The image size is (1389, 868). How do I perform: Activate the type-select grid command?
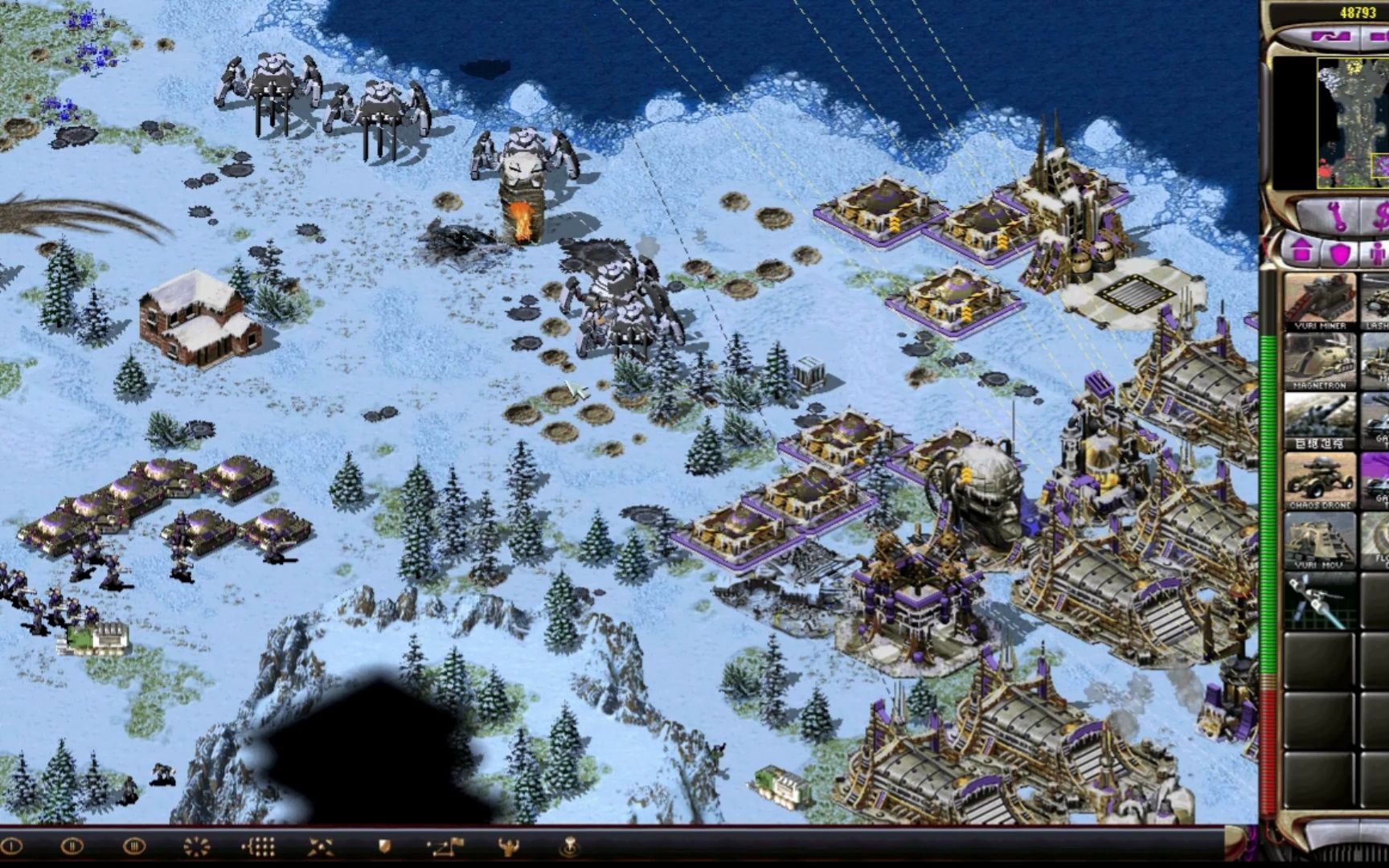coord(259,845)
